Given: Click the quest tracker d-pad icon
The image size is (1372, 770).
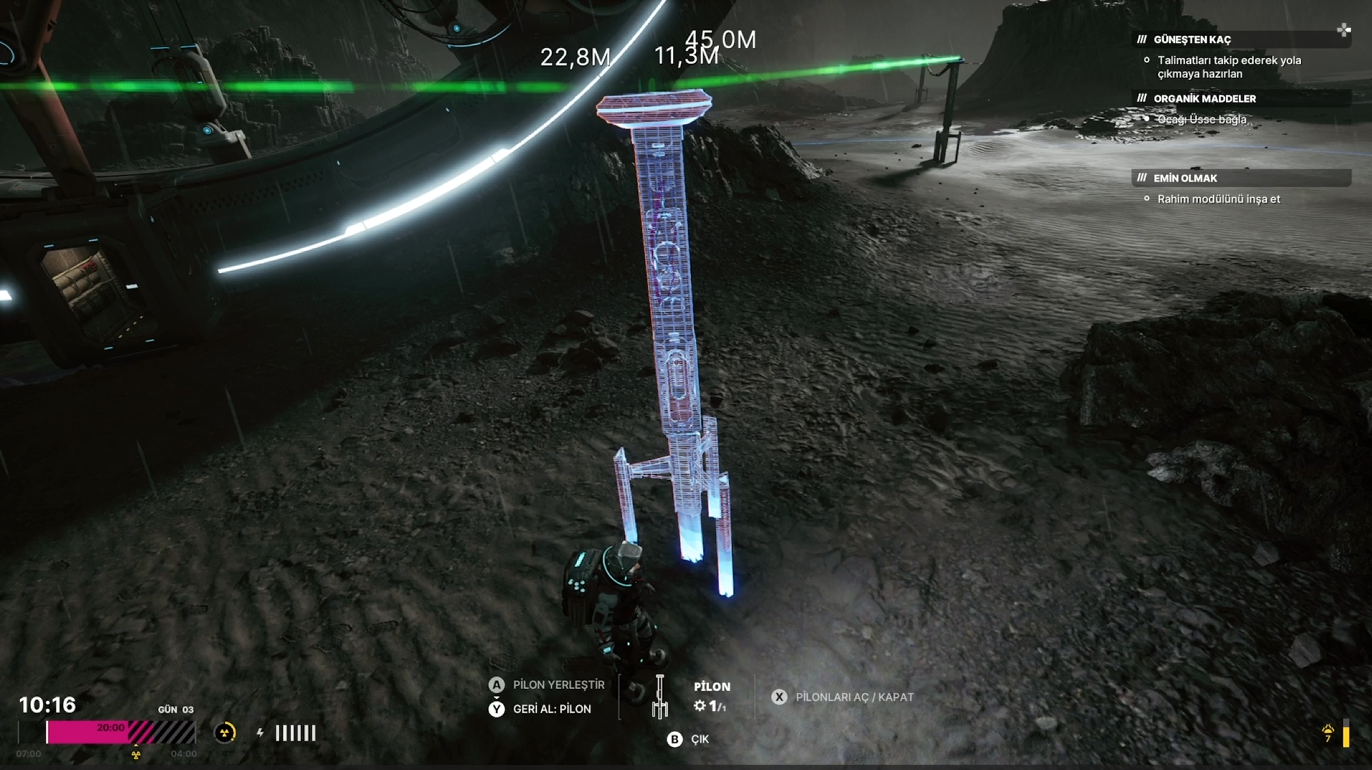Looking at the screenshot, I should coord(1344,30).
